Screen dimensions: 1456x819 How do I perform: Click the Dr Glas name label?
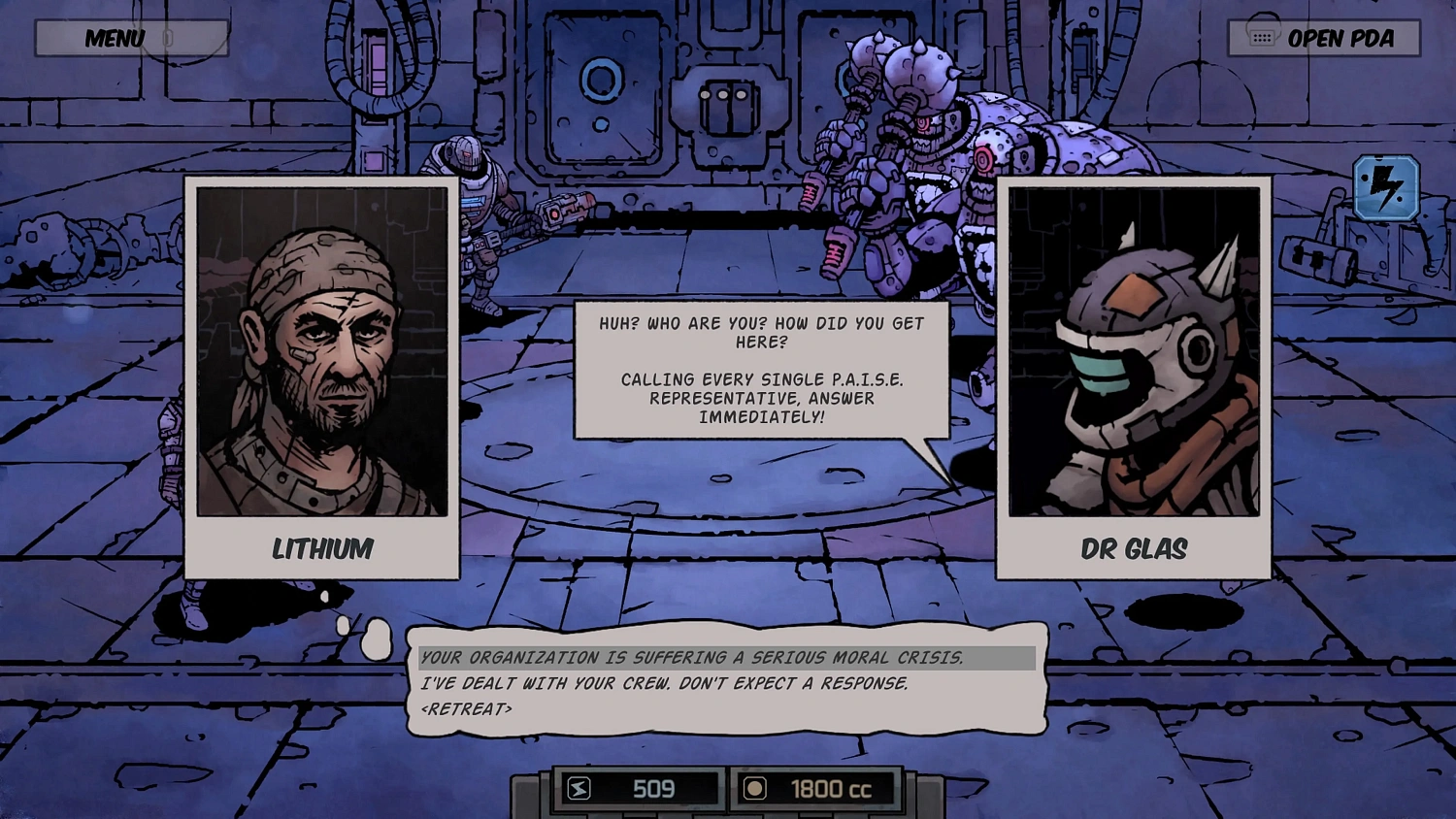1136,549
